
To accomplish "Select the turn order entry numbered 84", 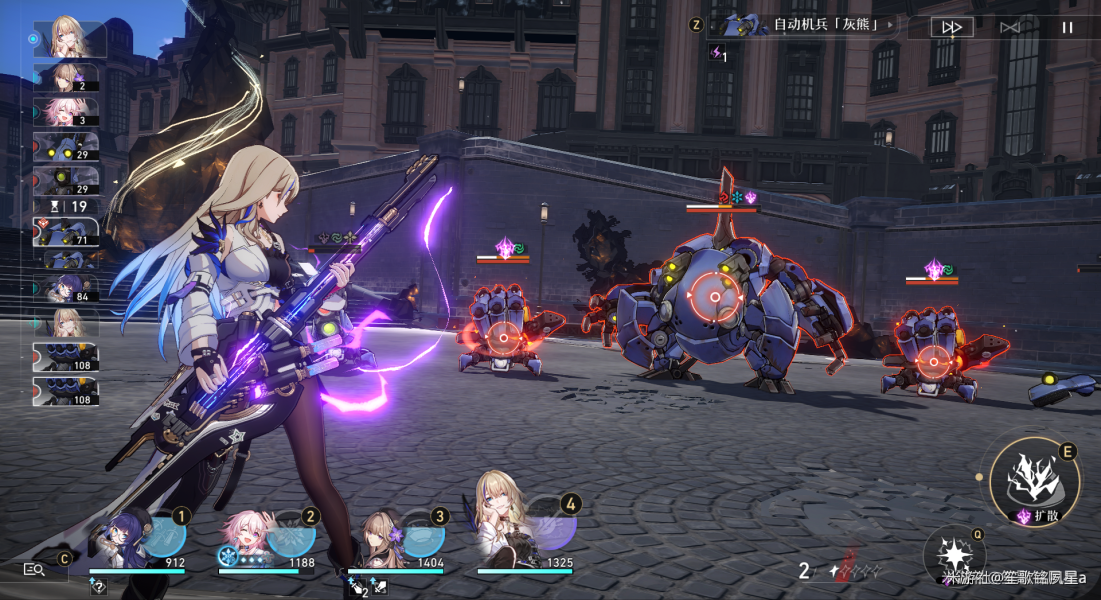I will click(66, 289).
